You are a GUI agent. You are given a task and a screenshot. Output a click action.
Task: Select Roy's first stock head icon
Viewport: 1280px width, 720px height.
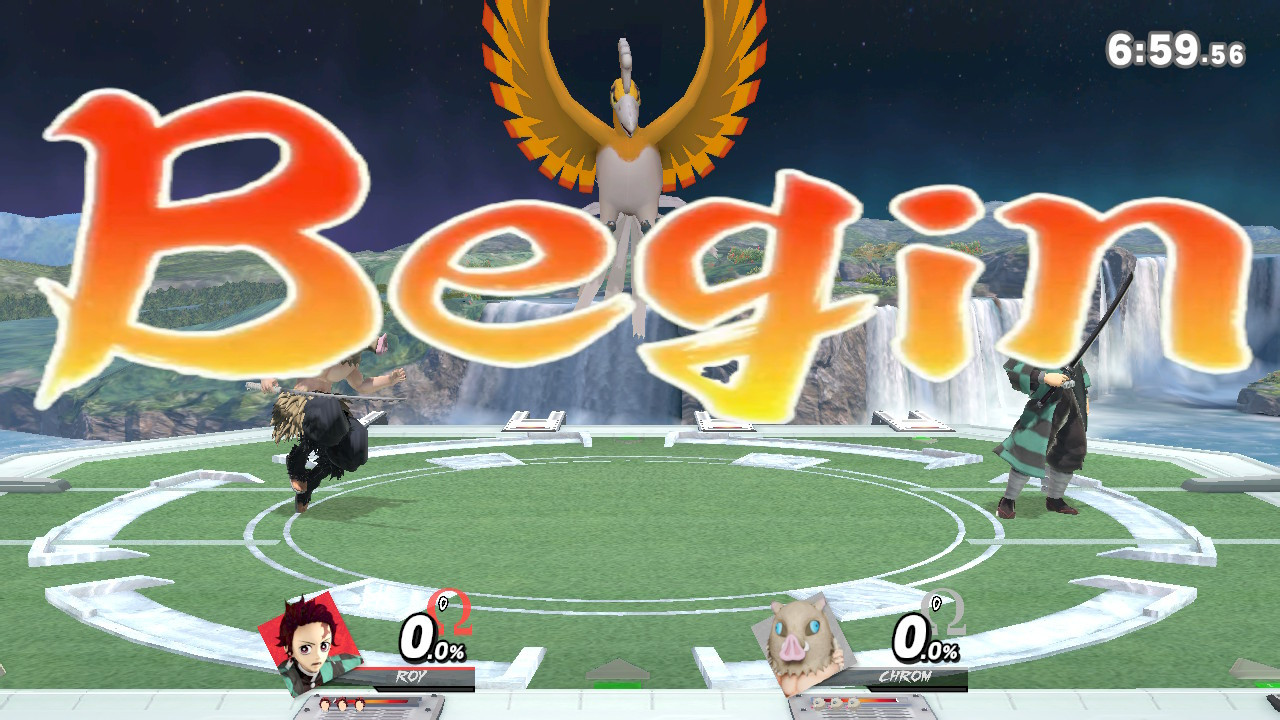click(325, 703)
